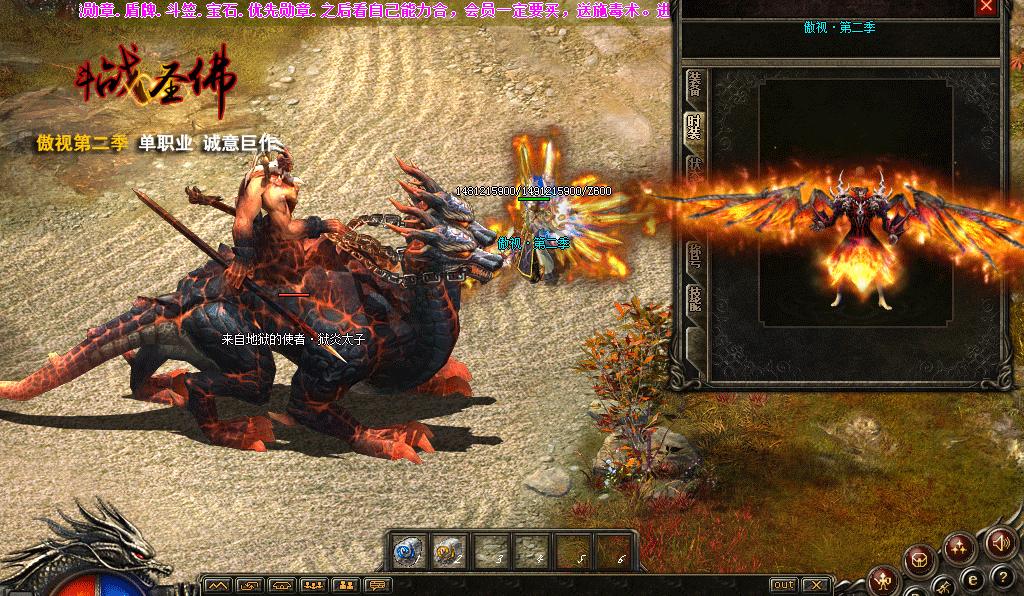
Task: Select the 时装 fashion tab
Action: tap(692, 128)
